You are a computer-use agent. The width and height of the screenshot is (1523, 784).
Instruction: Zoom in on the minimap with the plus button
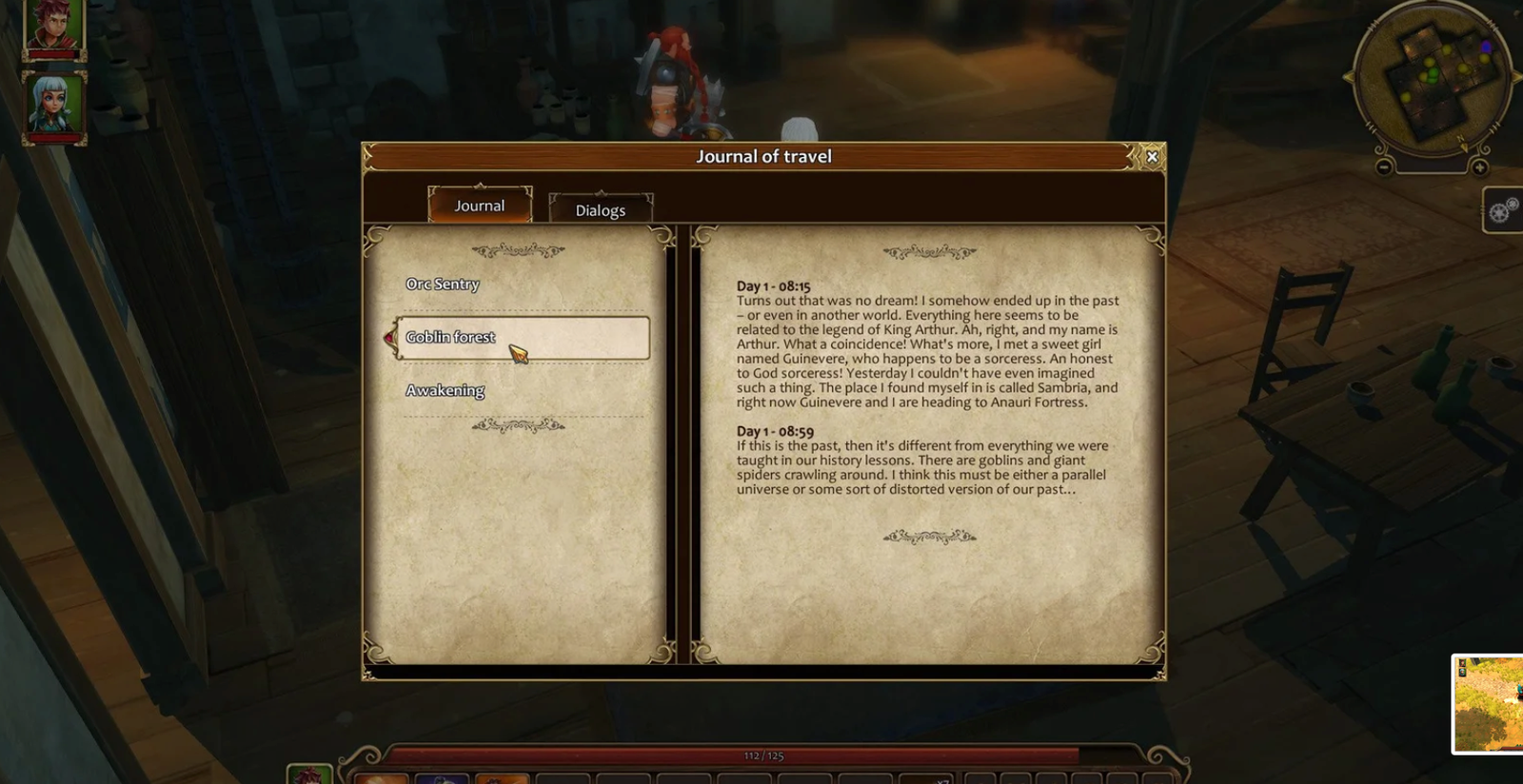click(x=1478, y=167)
